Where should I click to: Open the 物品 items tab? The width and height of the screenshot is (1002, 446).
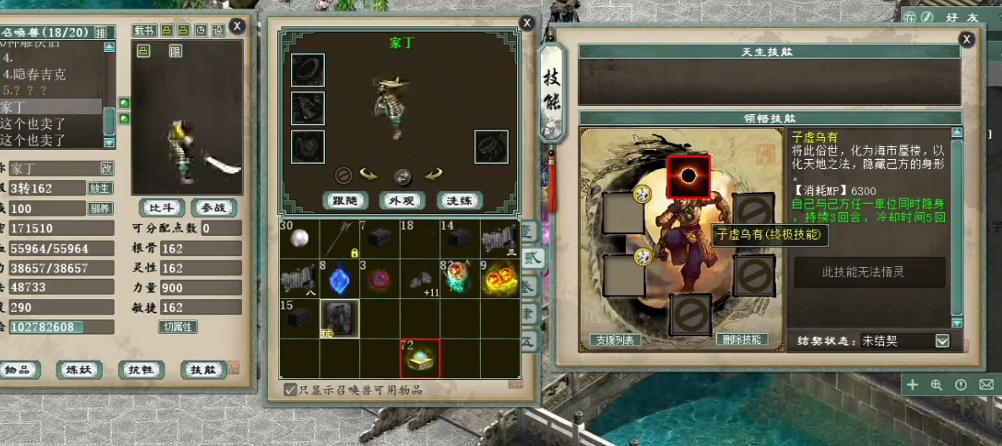tap(17, 369)
